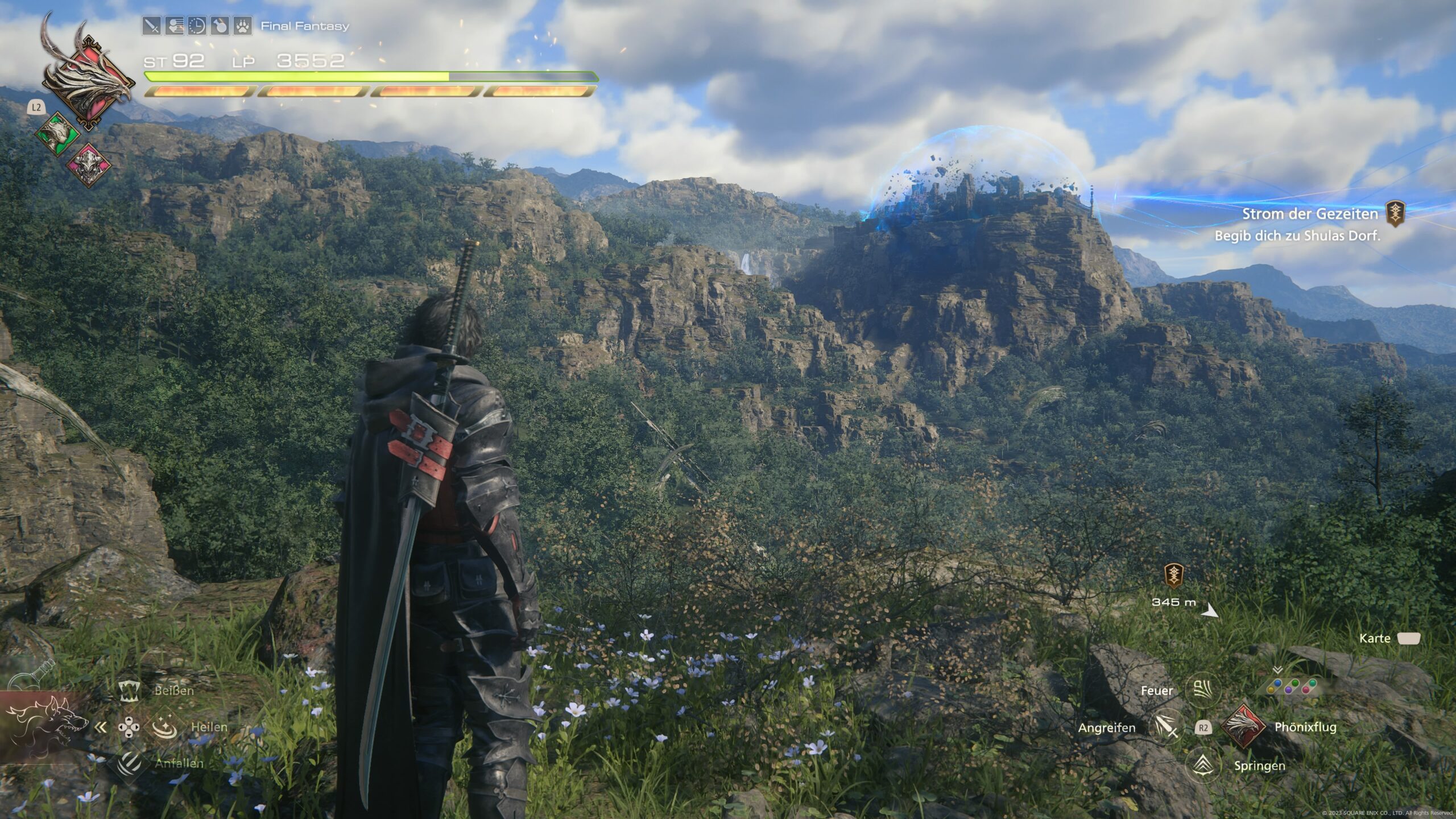
Task: Open the Karte map label
Action: [x=1375, y=638]
